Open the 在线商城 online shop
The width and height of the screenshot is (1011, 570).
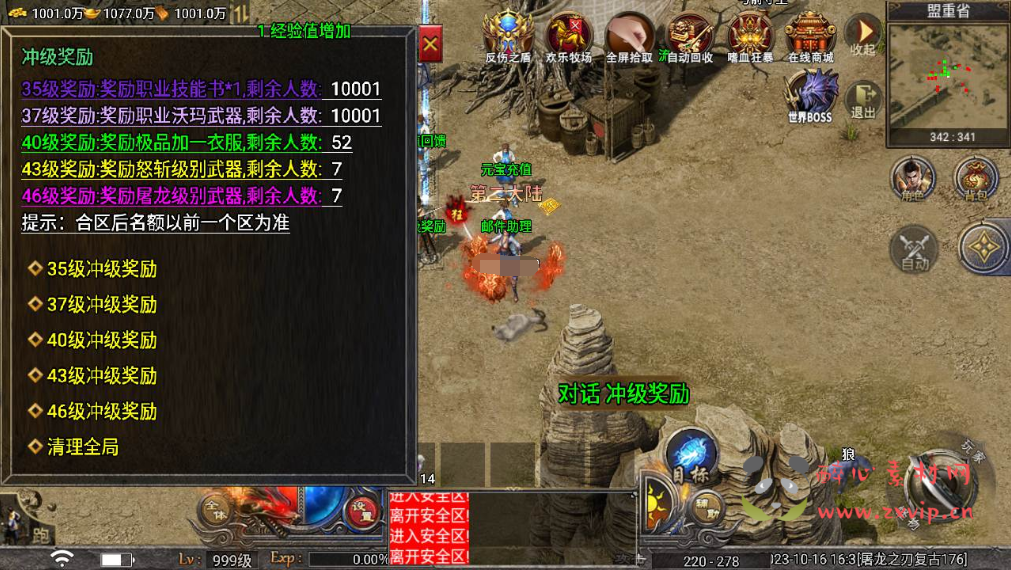coord(810,36)
